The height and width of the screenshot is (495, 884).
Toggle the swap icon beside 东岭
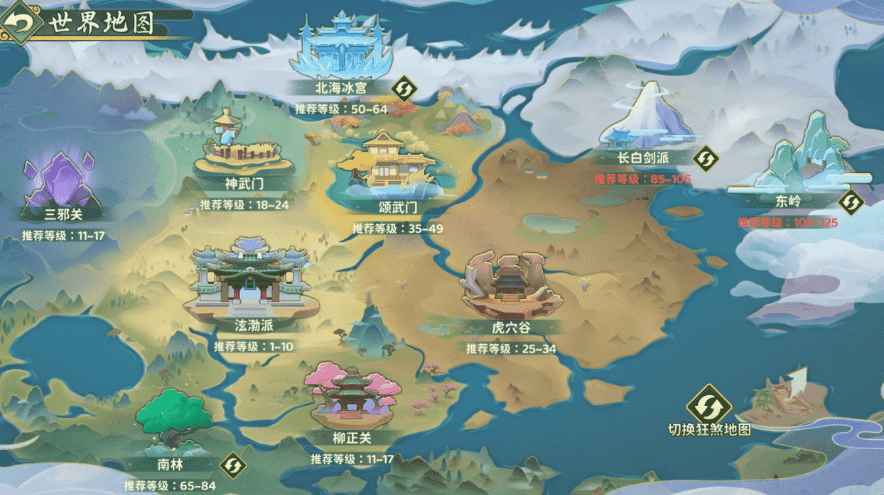[850, 201]
